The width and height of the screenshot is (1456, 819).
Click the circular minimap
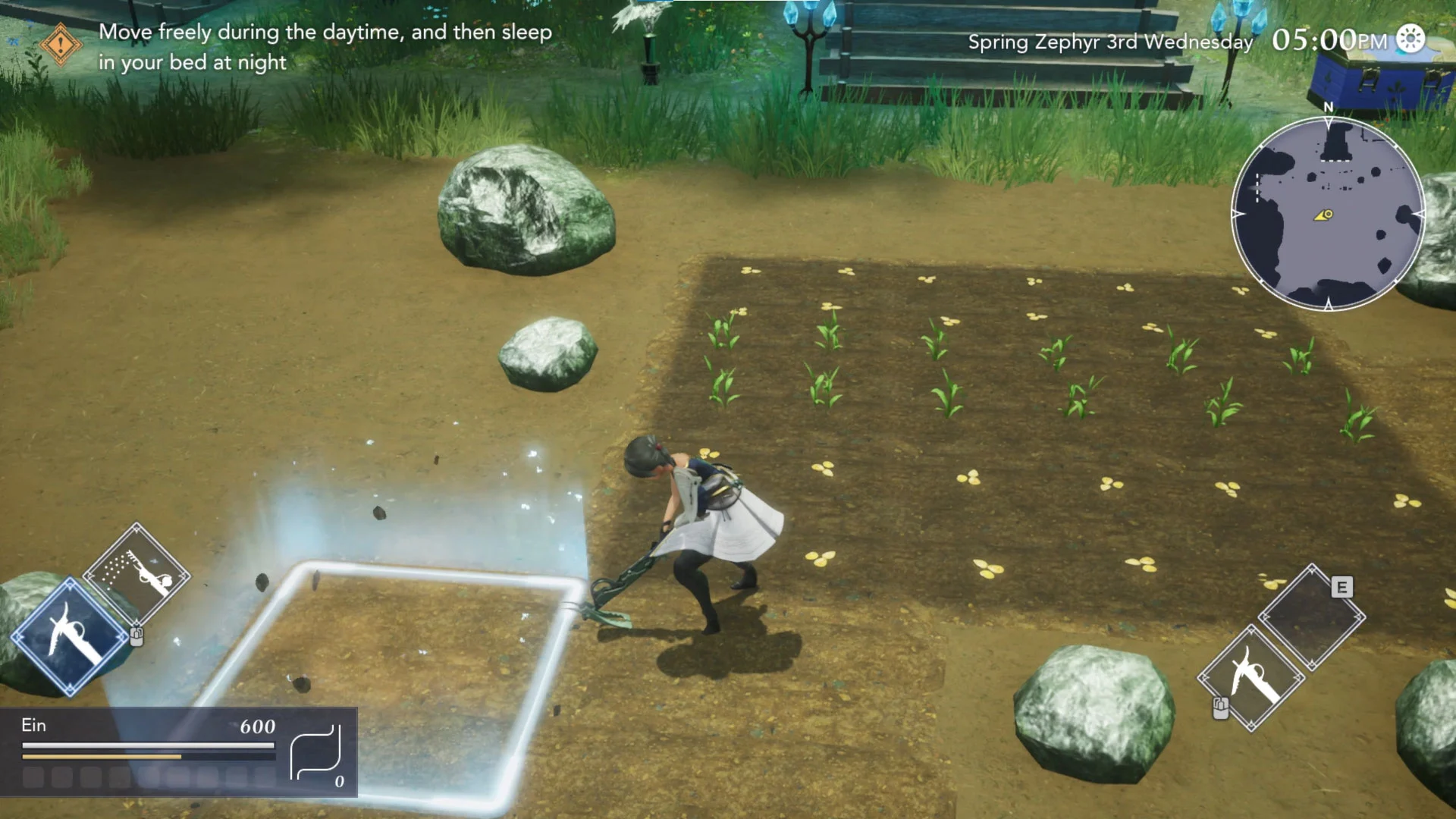point(1327,214)
